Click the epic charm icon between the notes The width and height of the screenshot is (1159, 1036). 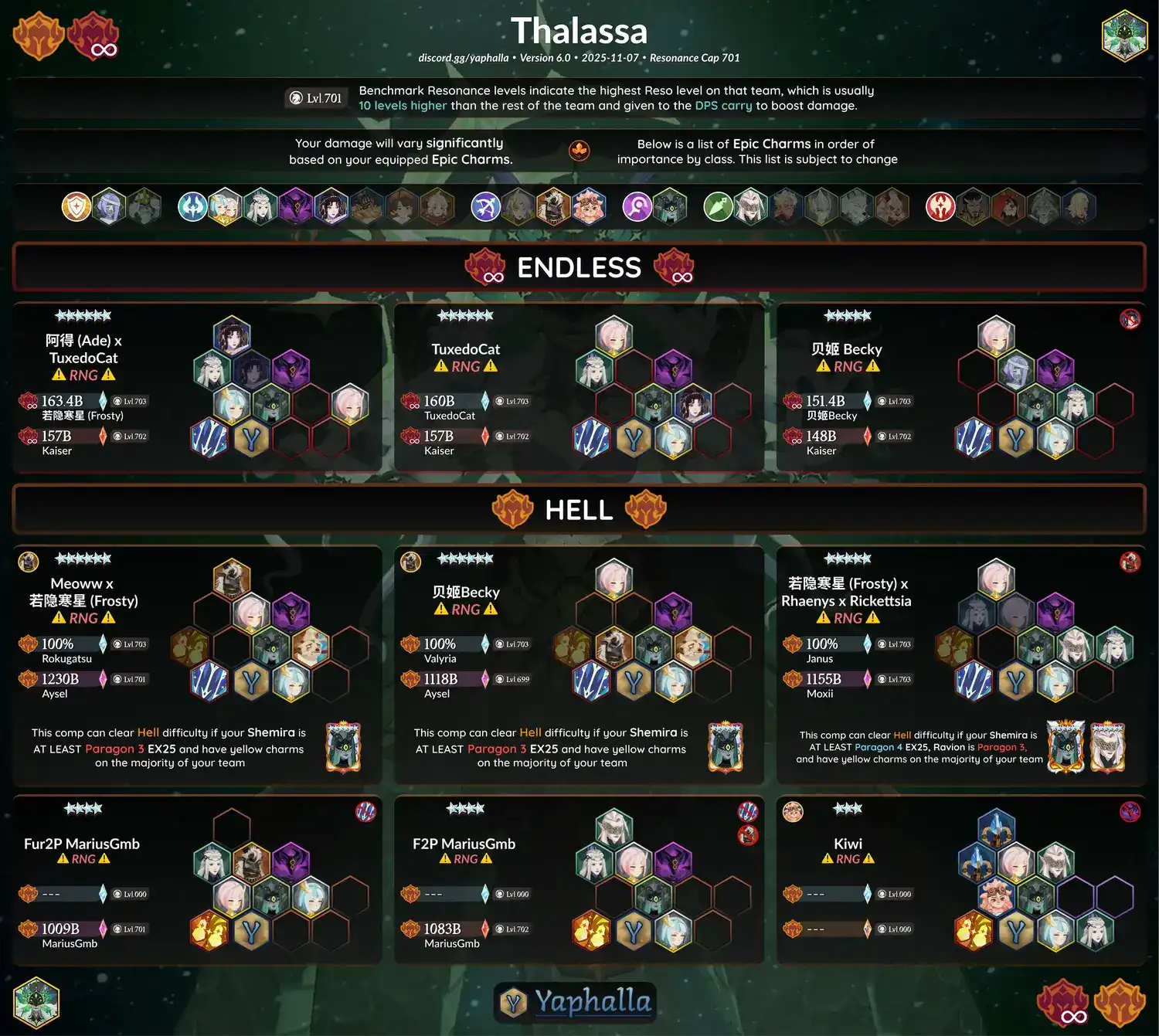pos(579,151)
